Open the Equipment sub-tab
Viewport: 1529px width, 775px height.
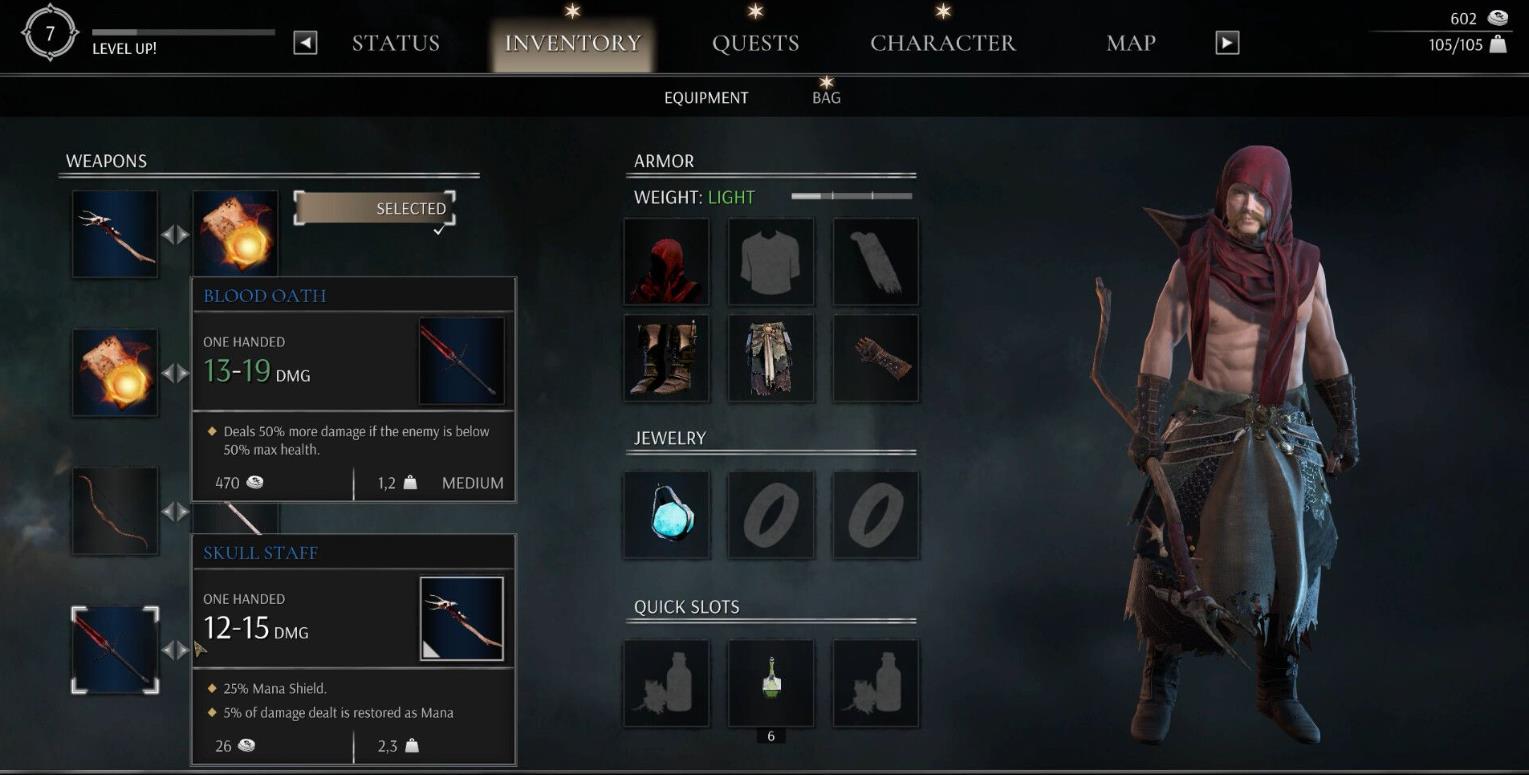coord(706,98)
